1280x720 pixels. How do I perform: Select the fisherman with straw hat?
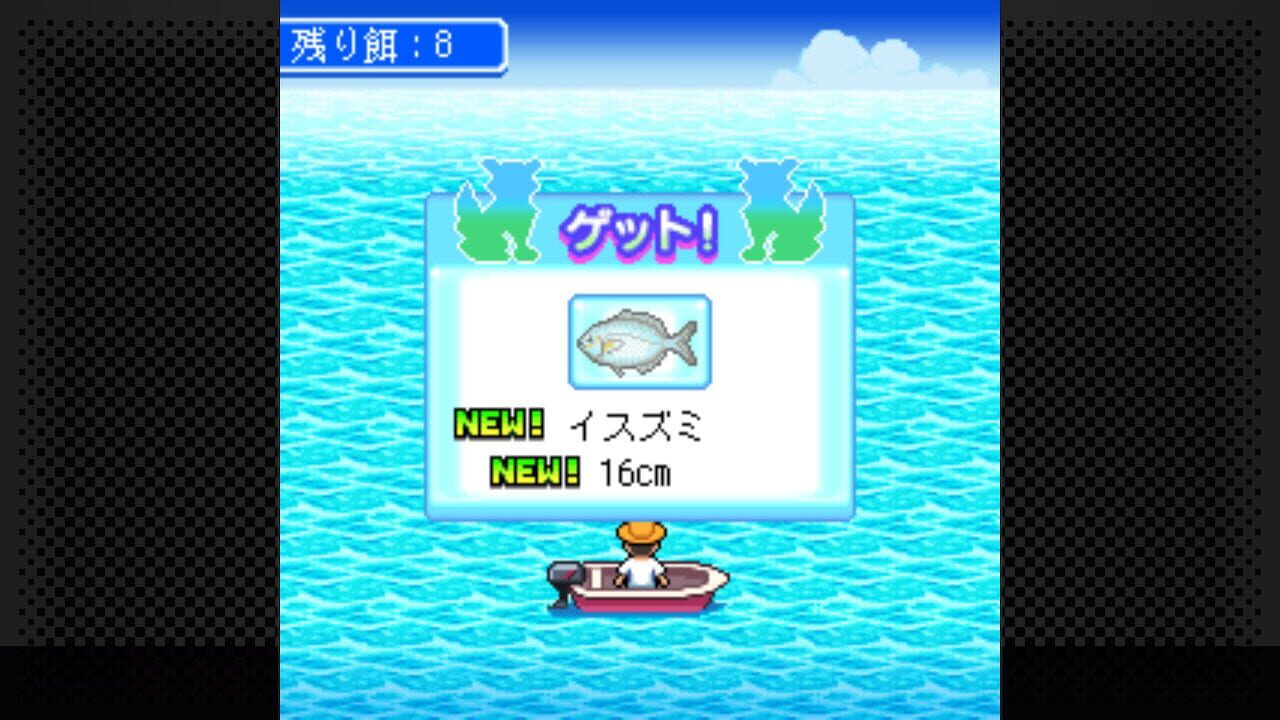640,556
